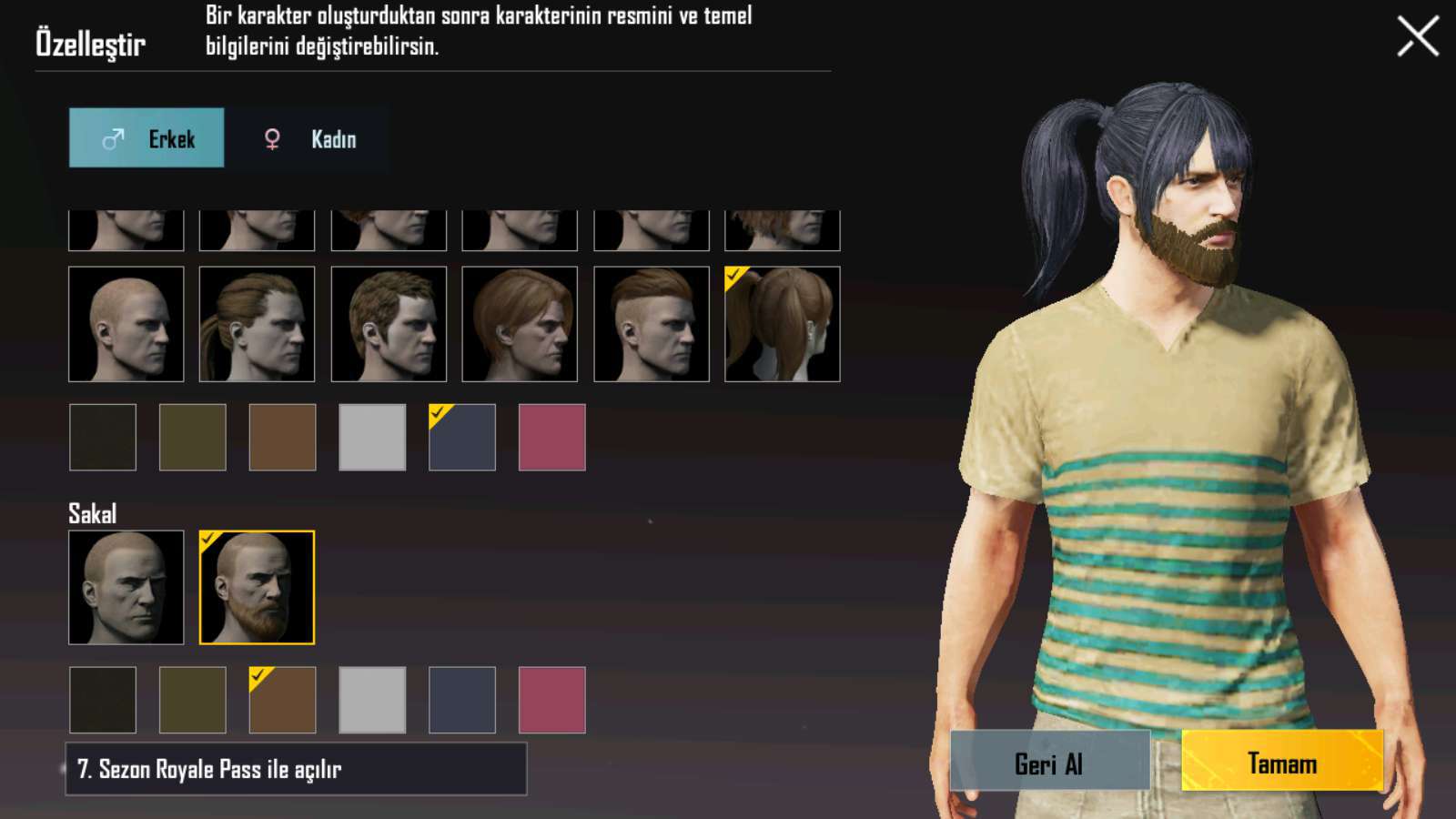Close the Özelleştir customization screen
This screenshot has width=1456, height=819.
1417,36
